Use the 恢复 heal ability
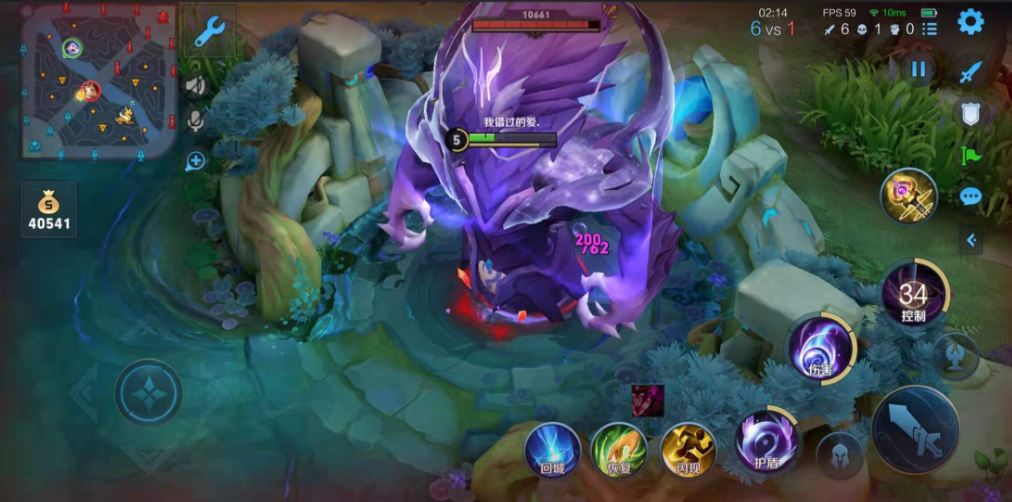The width and height of the screenshot is (1012, 502). click(x=619, y=449)
